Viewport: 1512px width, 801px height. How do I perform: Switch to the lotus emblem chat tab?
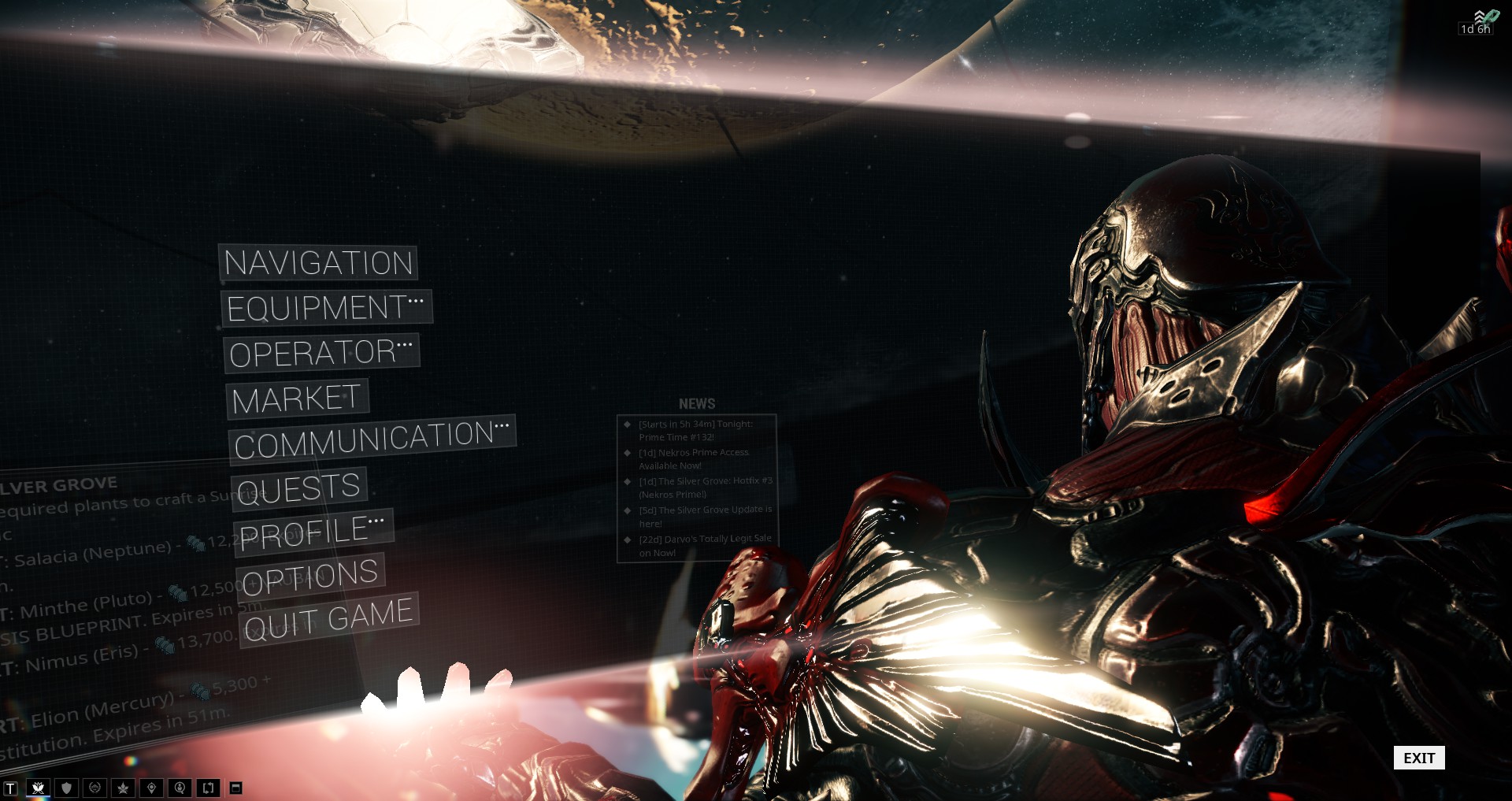38,788
